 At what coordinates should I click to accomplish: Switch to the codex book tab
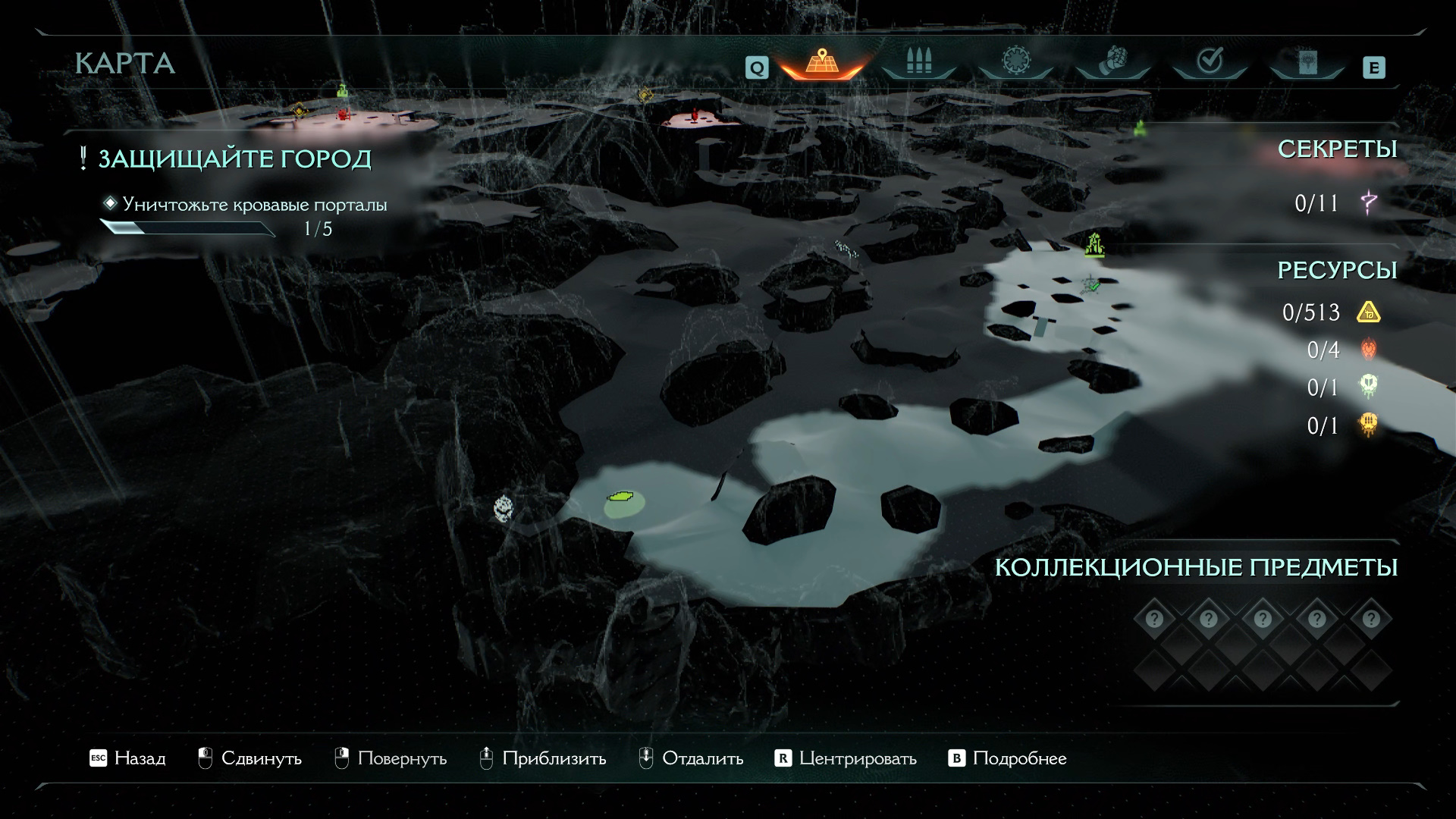(x=1307, y=62)
